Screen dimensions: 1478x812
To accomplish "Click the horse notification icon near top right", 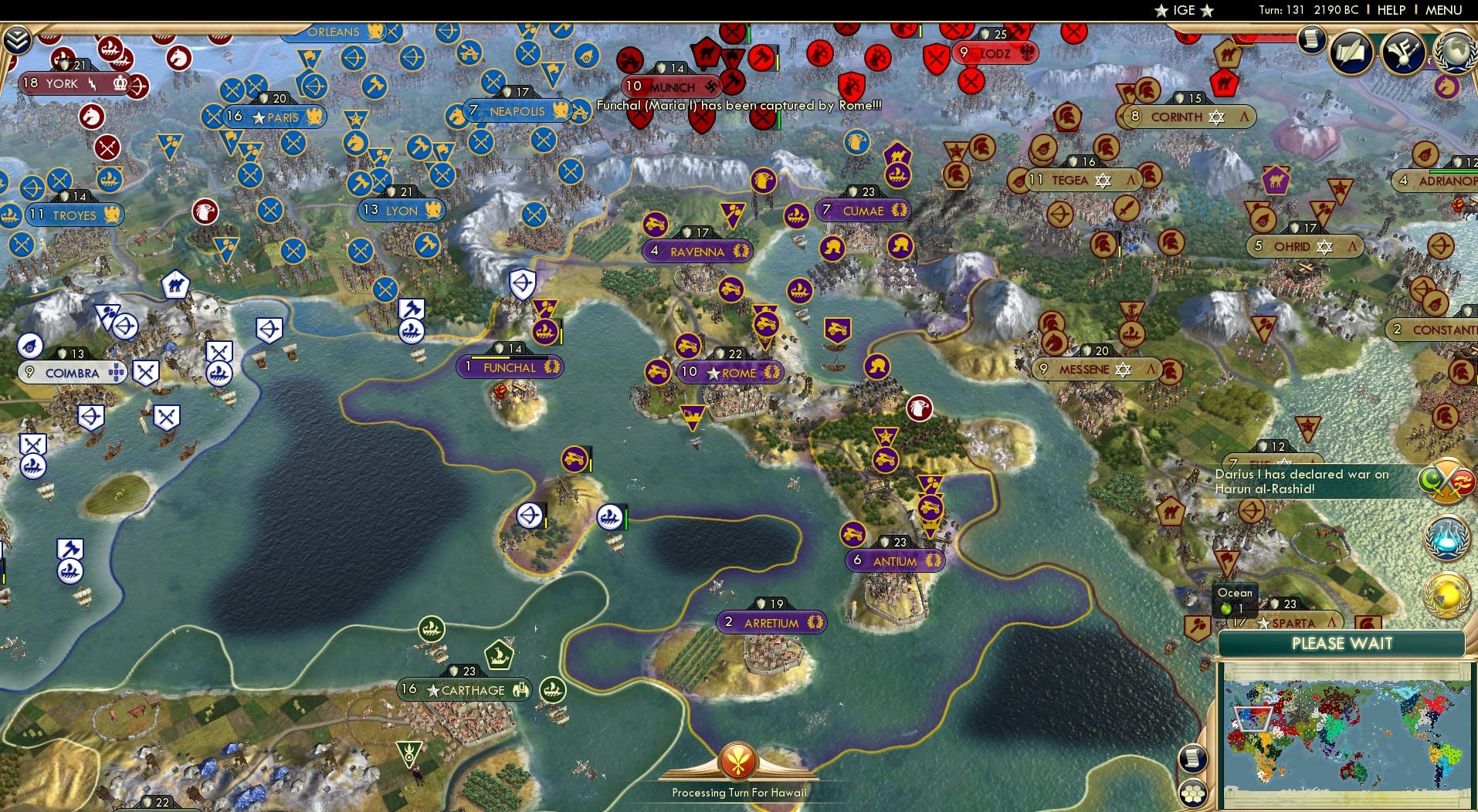I will [1449, 88].
